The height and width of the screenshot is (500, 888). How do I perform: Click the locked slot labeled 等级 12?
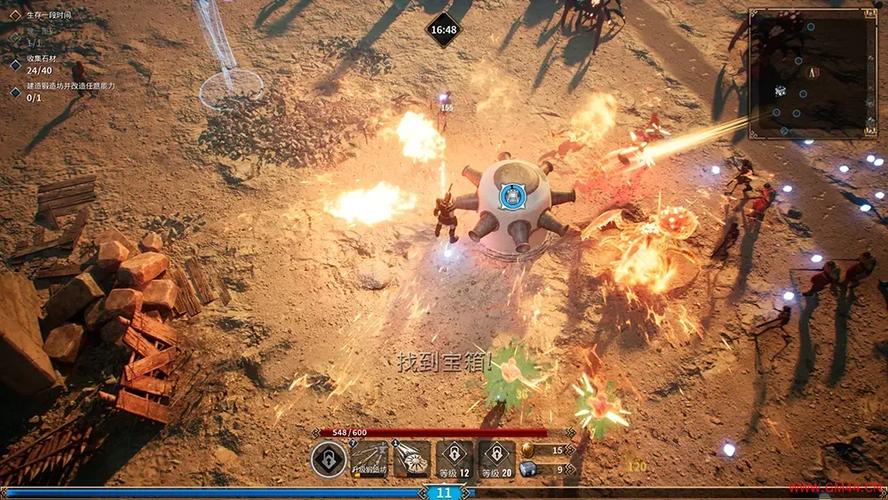tap(455, 459)
